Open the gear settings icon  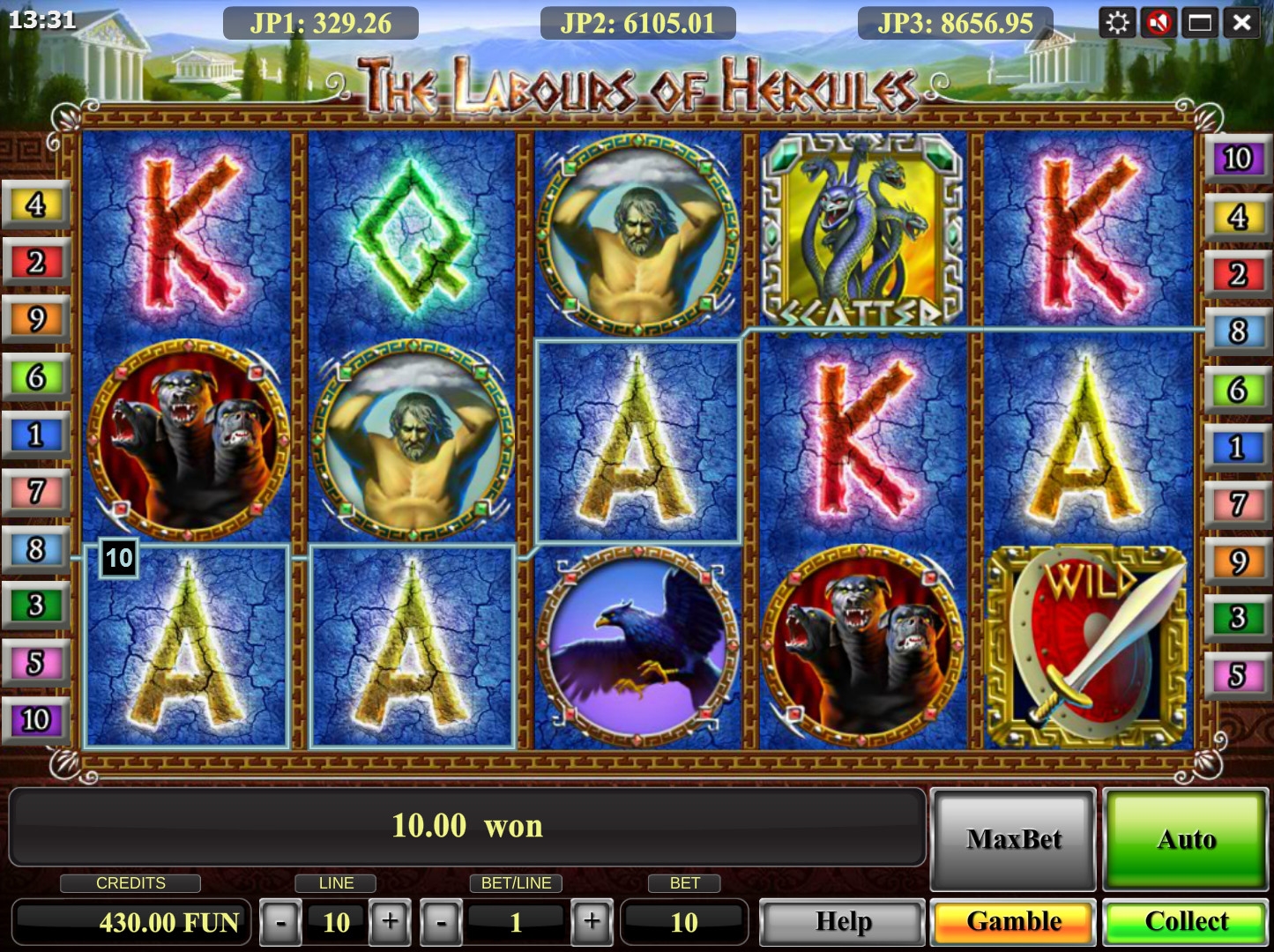(x=1117, y=22)
